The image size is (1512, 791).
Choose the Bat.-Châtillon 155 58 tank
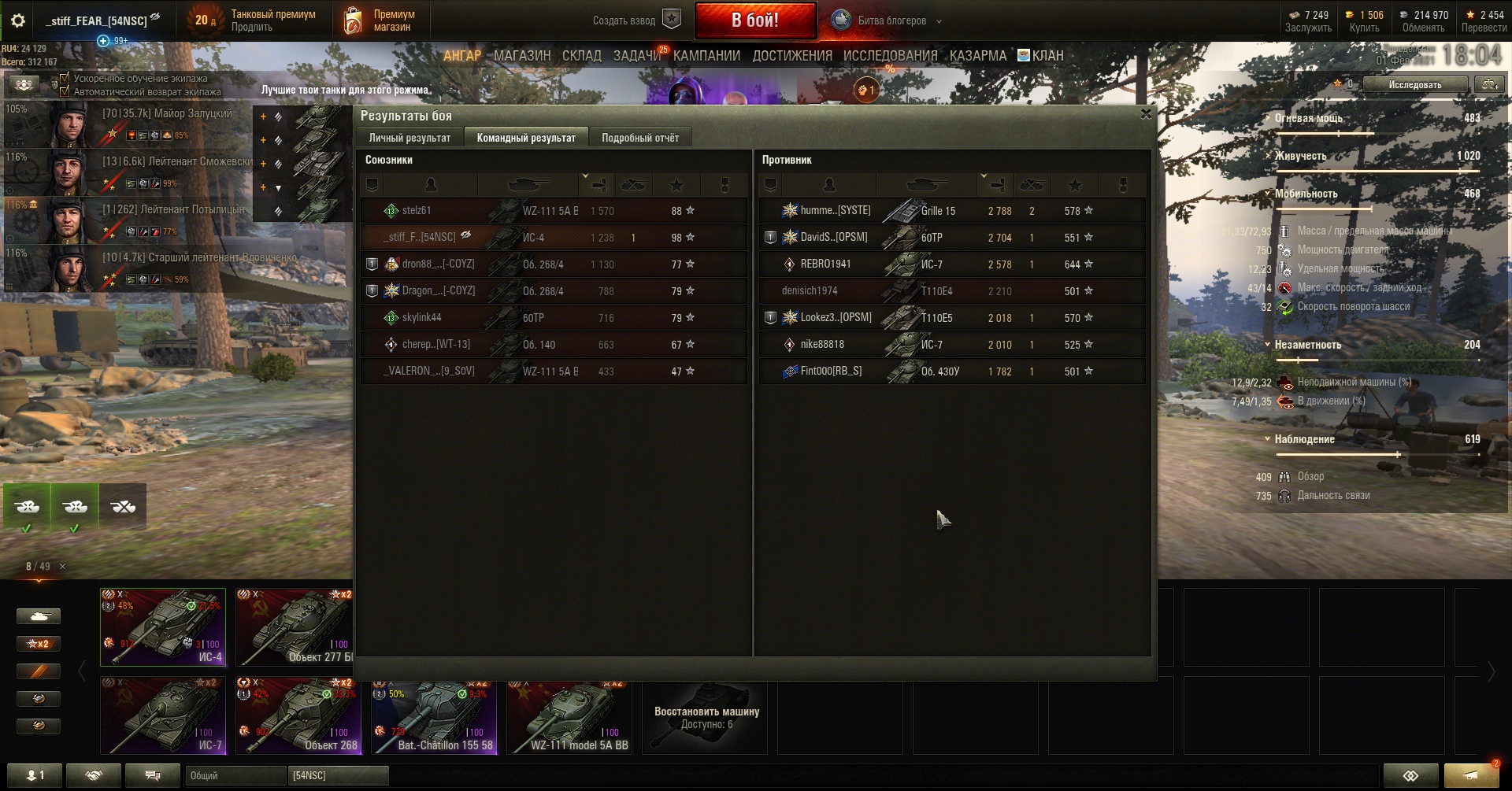click(435, 716)
